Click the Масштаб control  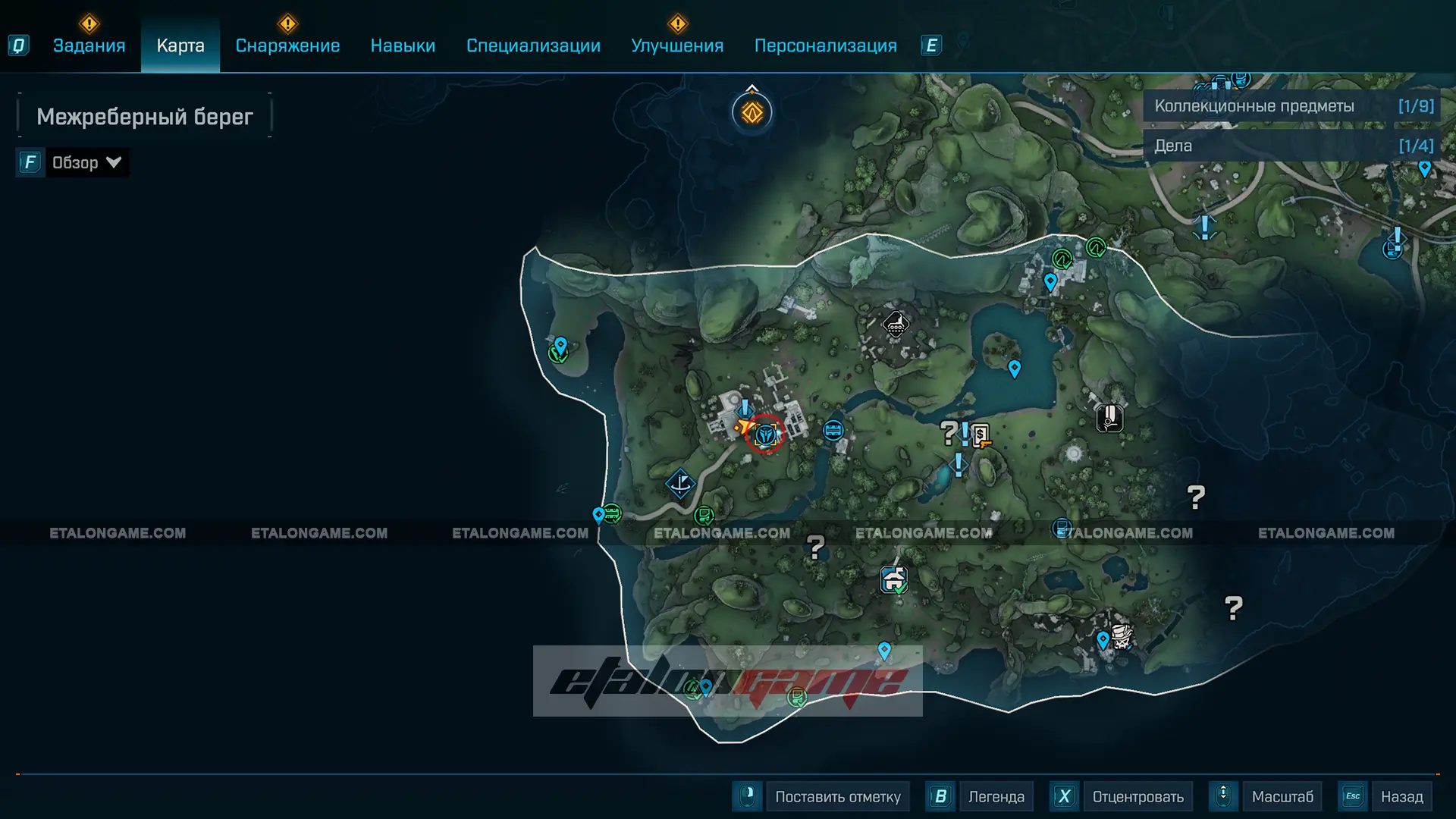pos(1282,797)
